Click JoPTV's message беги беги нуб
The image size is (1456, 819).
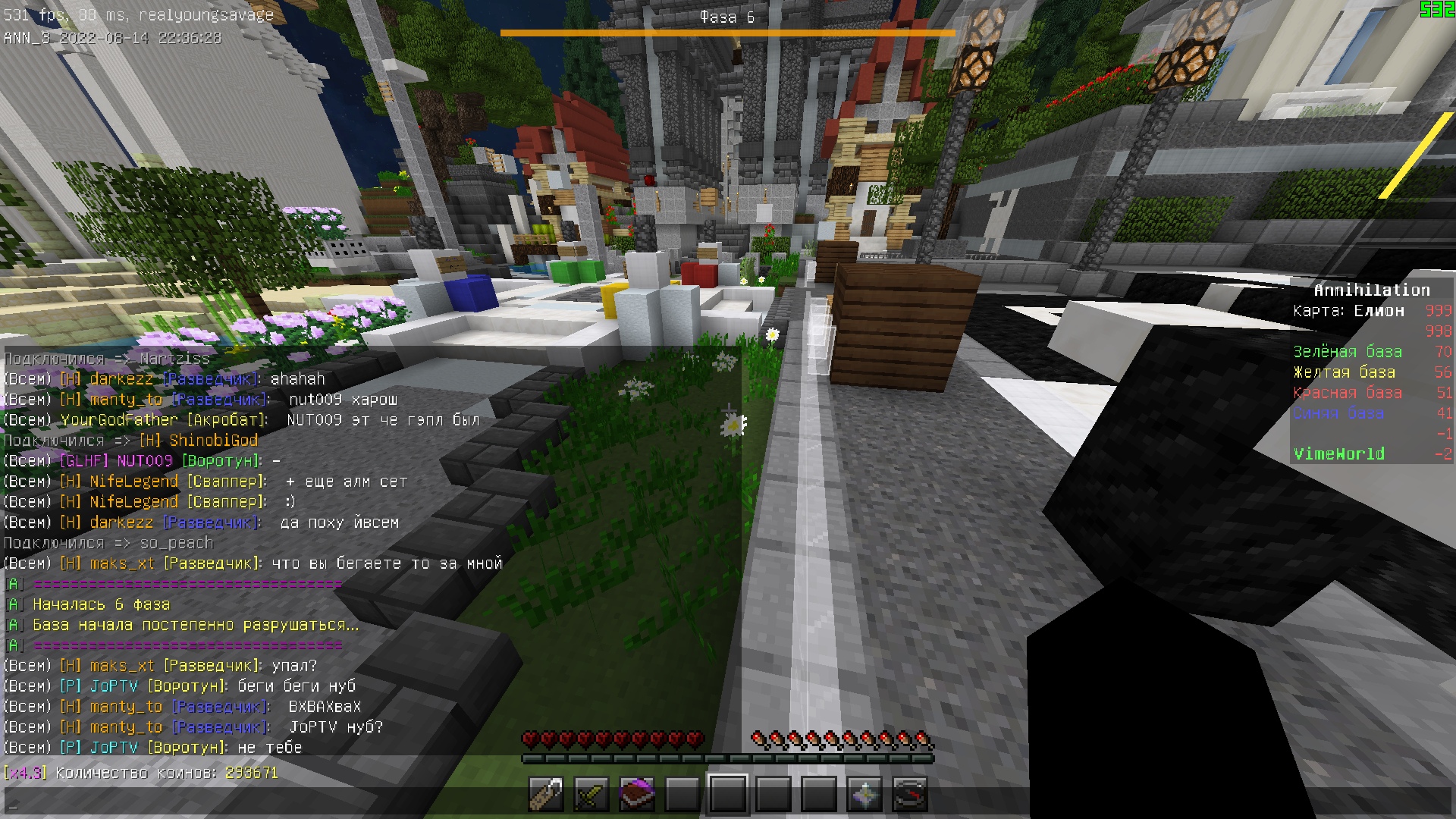(x=296, y=686)
